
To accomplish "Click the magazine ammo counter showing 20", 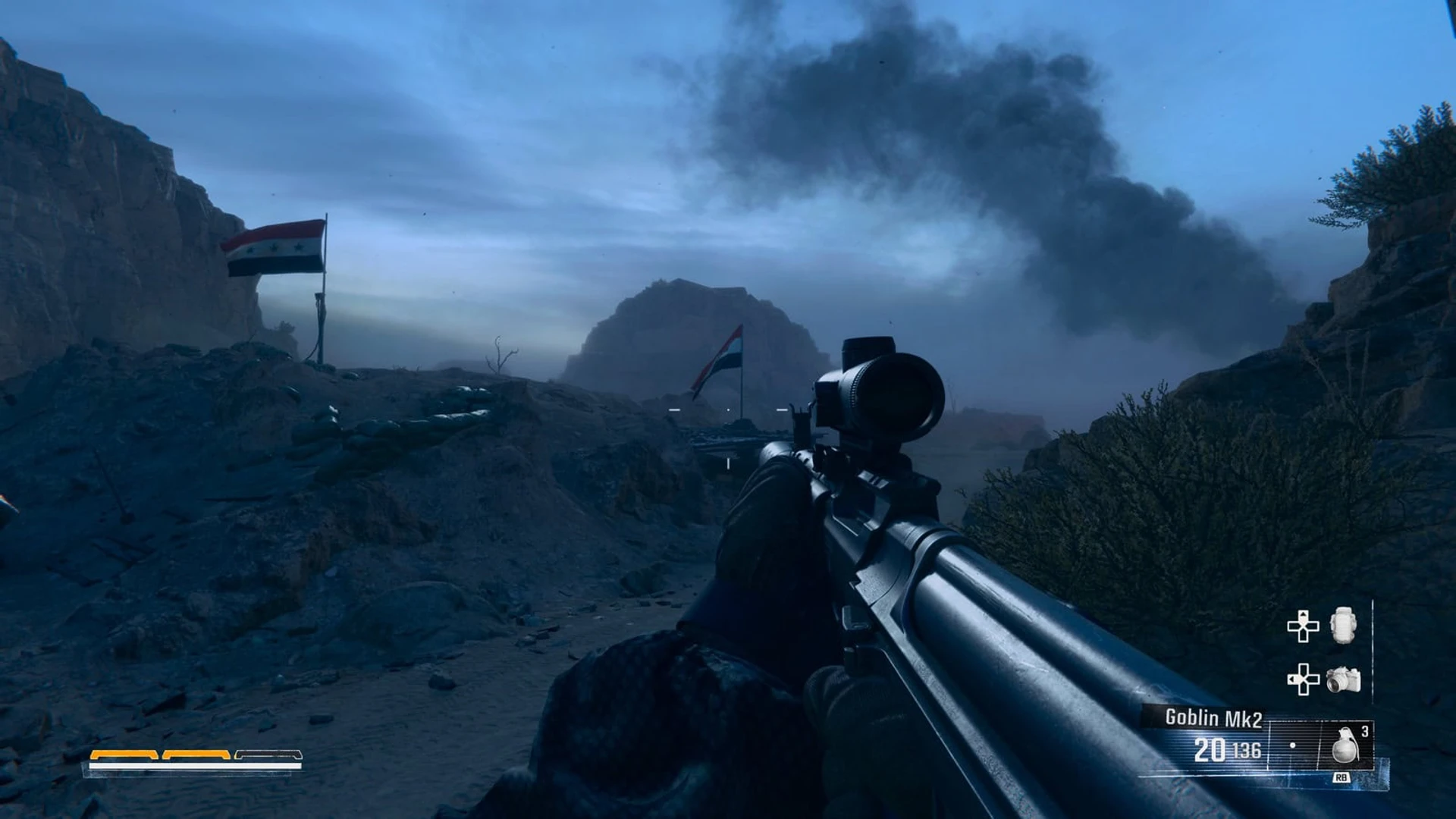I will [1209, 750].
